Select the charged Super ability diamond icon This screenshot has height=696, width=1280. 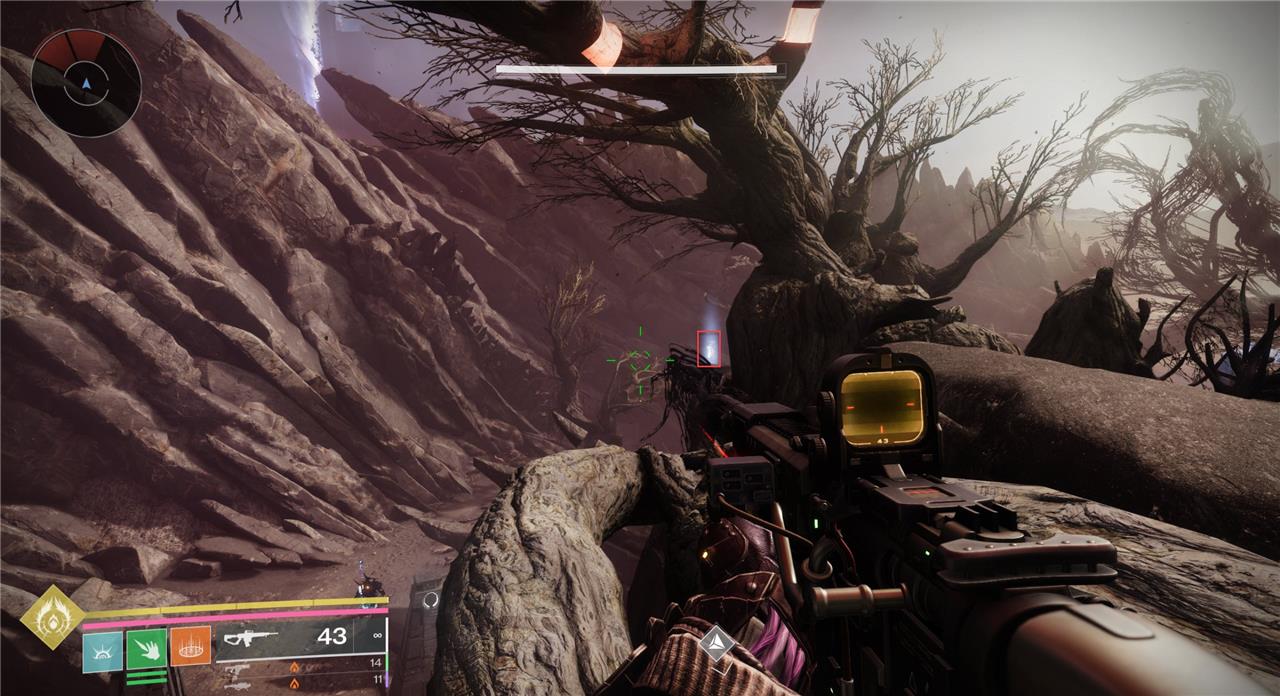pyautogui.click(x=51, y=617)
